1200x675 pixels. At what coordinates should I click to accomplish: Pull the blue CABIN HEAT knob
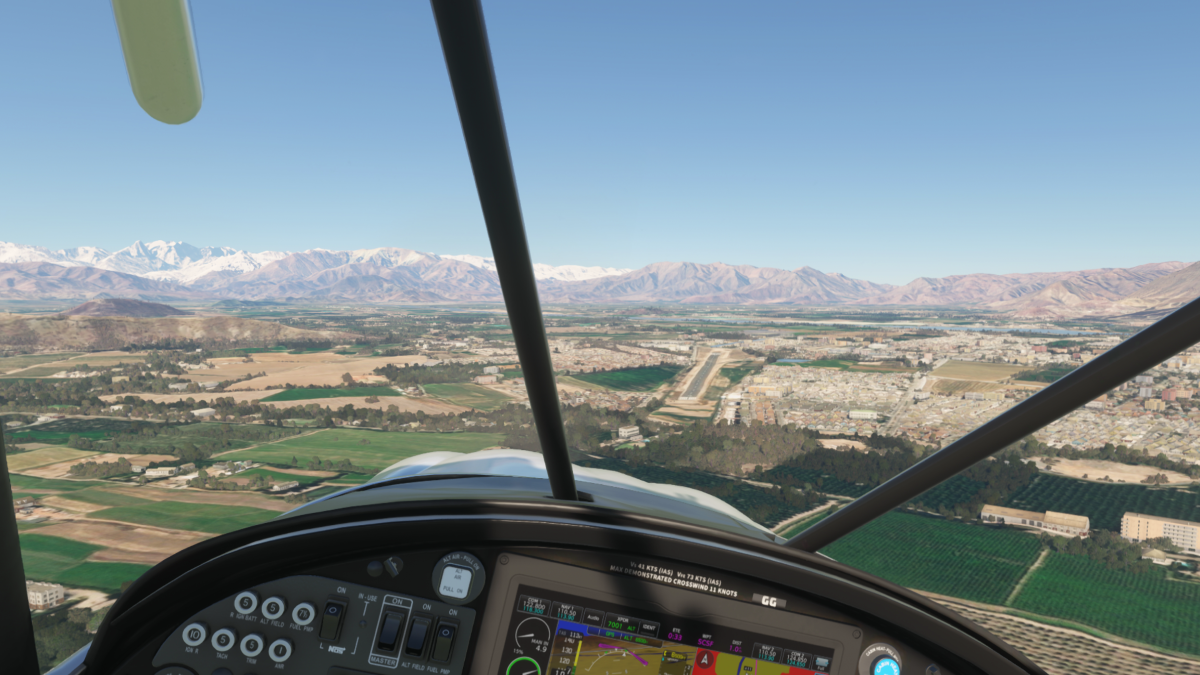[x=886, y=665]
